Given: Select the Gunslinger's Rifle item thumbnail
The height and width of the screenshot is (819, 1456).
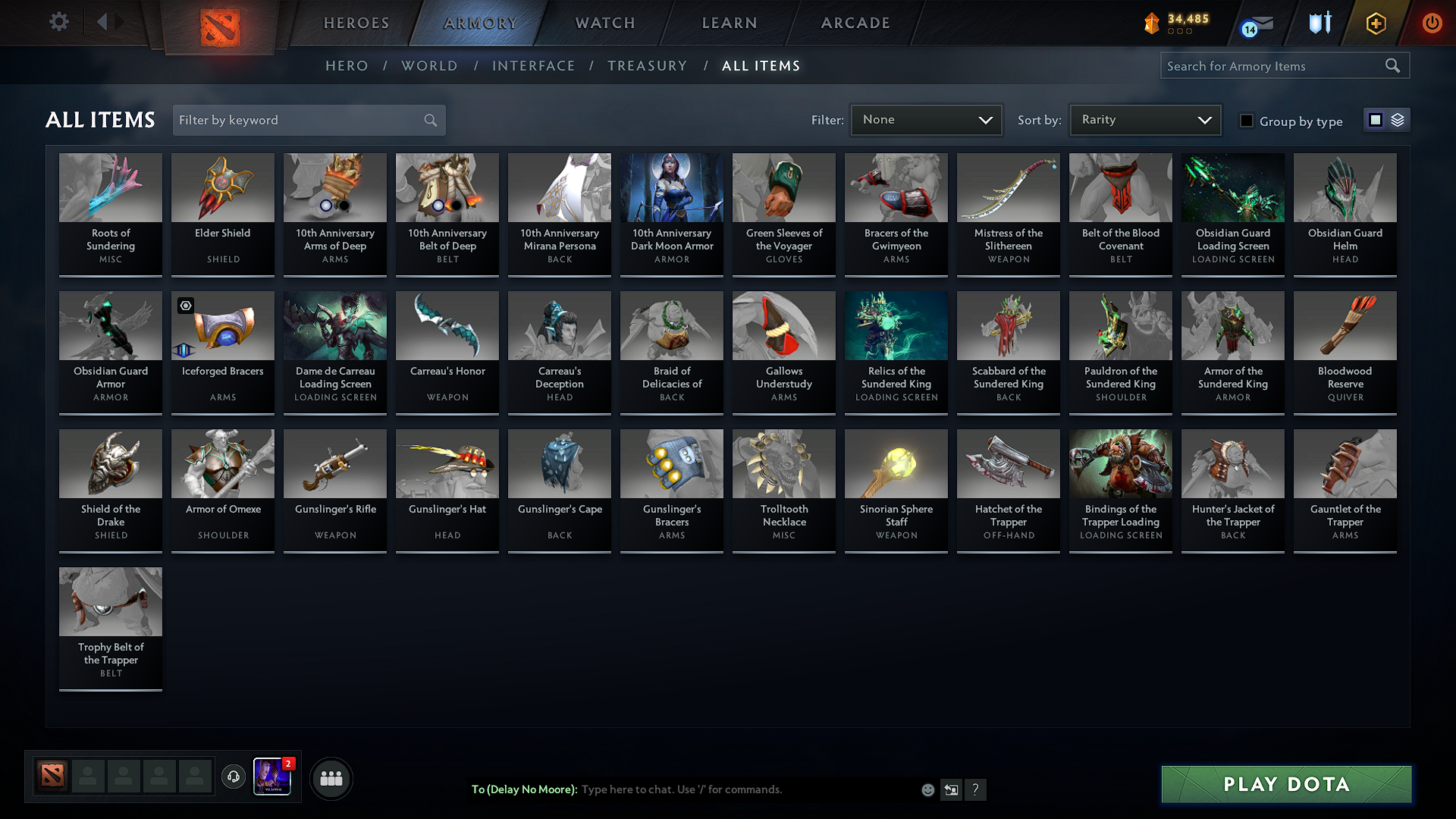Looking at the screenshot, I should tap(334, 463).
